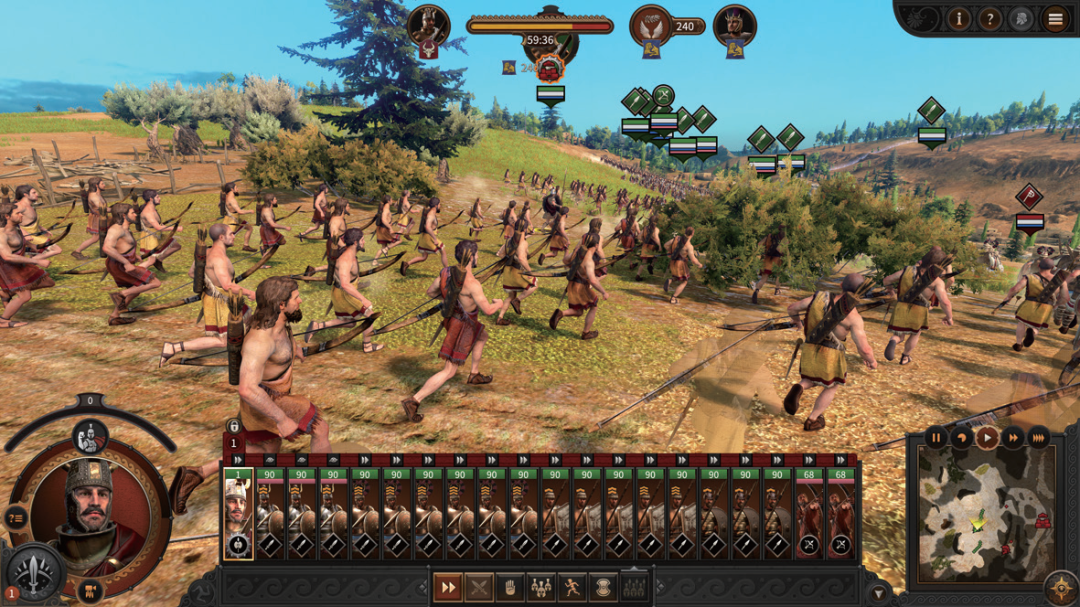
Task: Open the main menu hamburger button
Action: tap(1055, 18)
